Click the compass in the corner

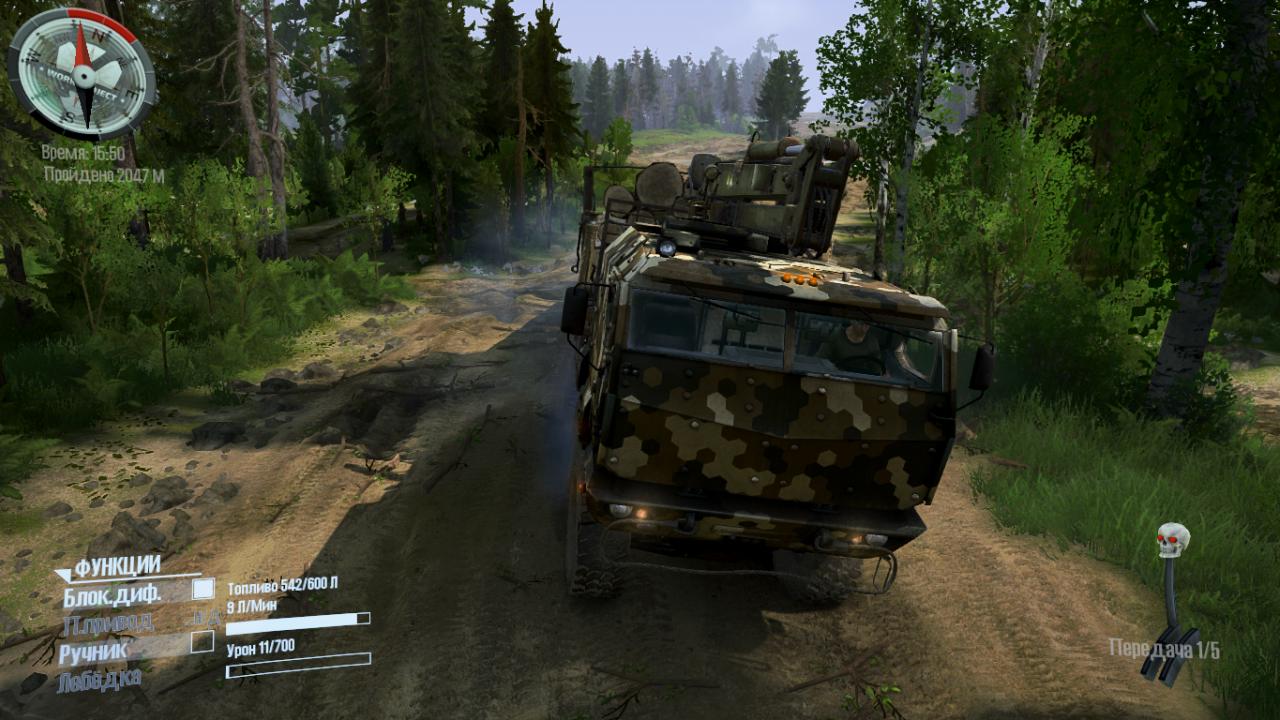82,72
